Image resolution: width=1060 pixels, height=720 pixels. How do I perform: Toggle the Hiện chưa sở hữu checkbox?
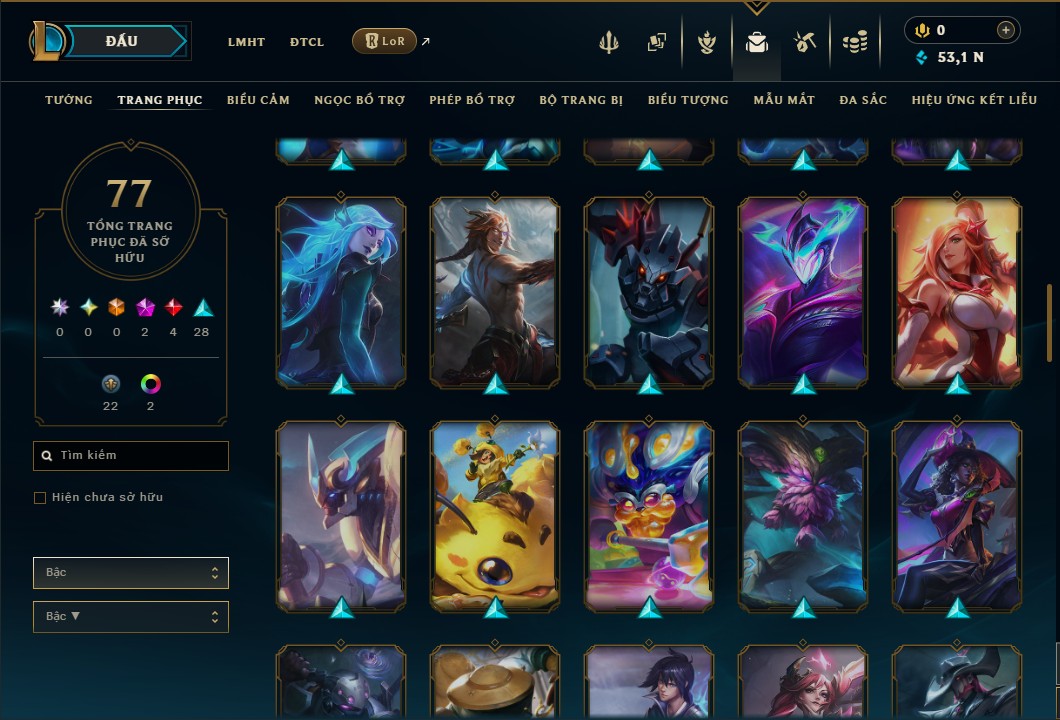(x=40, y=498)
